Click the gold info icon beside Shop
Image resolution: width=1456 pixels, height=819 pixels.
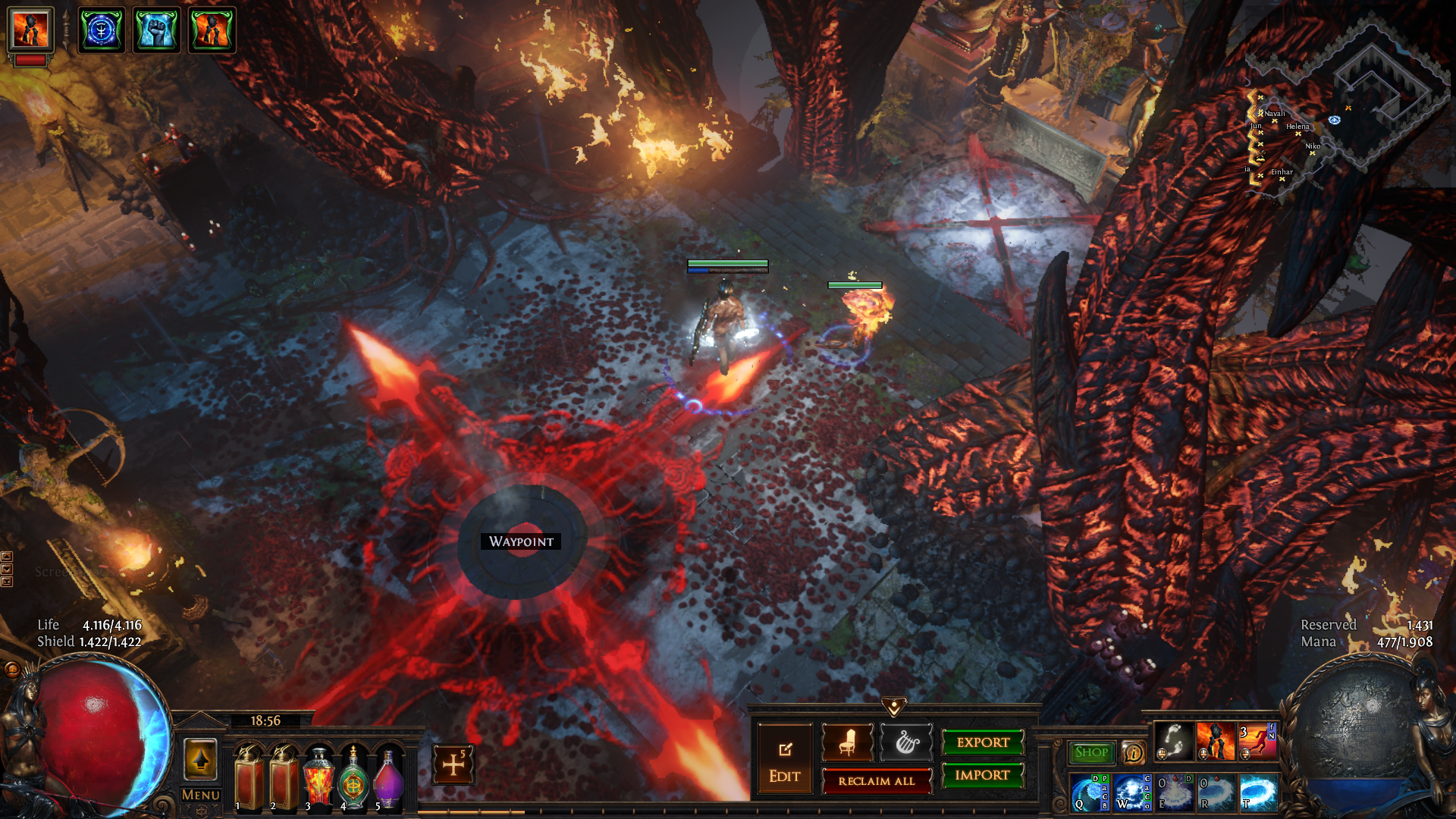pos(1133,752)
